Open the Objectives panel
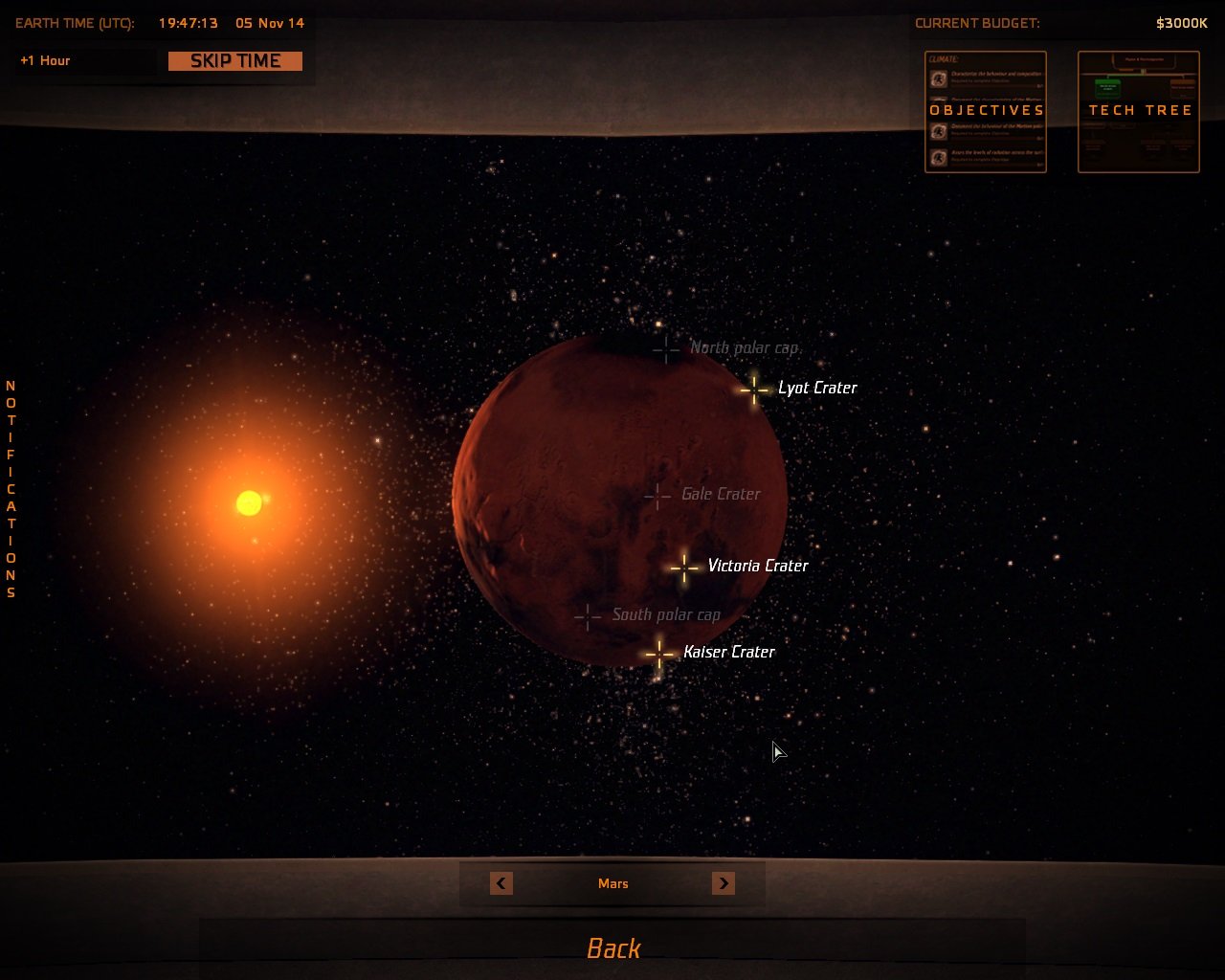The image size is (1225, 980). pyautogui.click(x=986, y=110)
